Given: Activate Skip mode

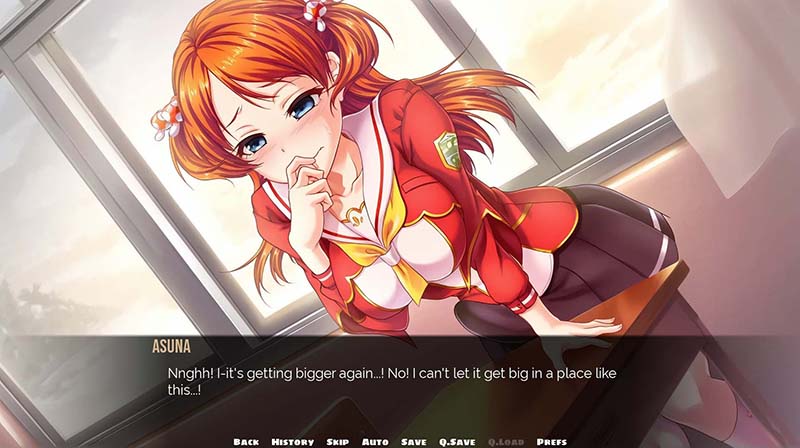Looking at the screenshot, I should (336, 441).
